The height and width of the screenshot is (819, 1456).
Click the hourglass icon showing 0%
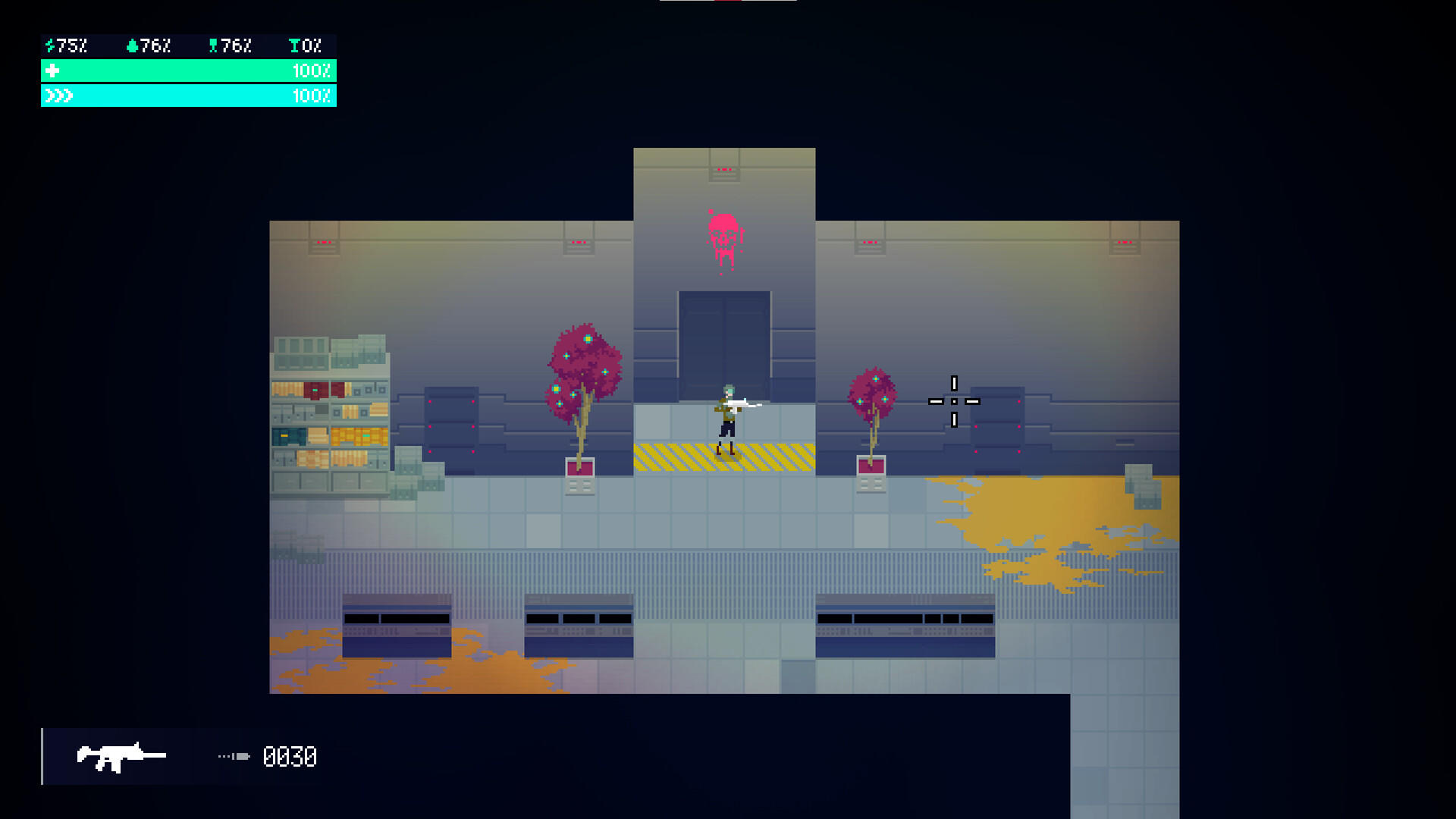pyautogui.click(x=293, y=45)
